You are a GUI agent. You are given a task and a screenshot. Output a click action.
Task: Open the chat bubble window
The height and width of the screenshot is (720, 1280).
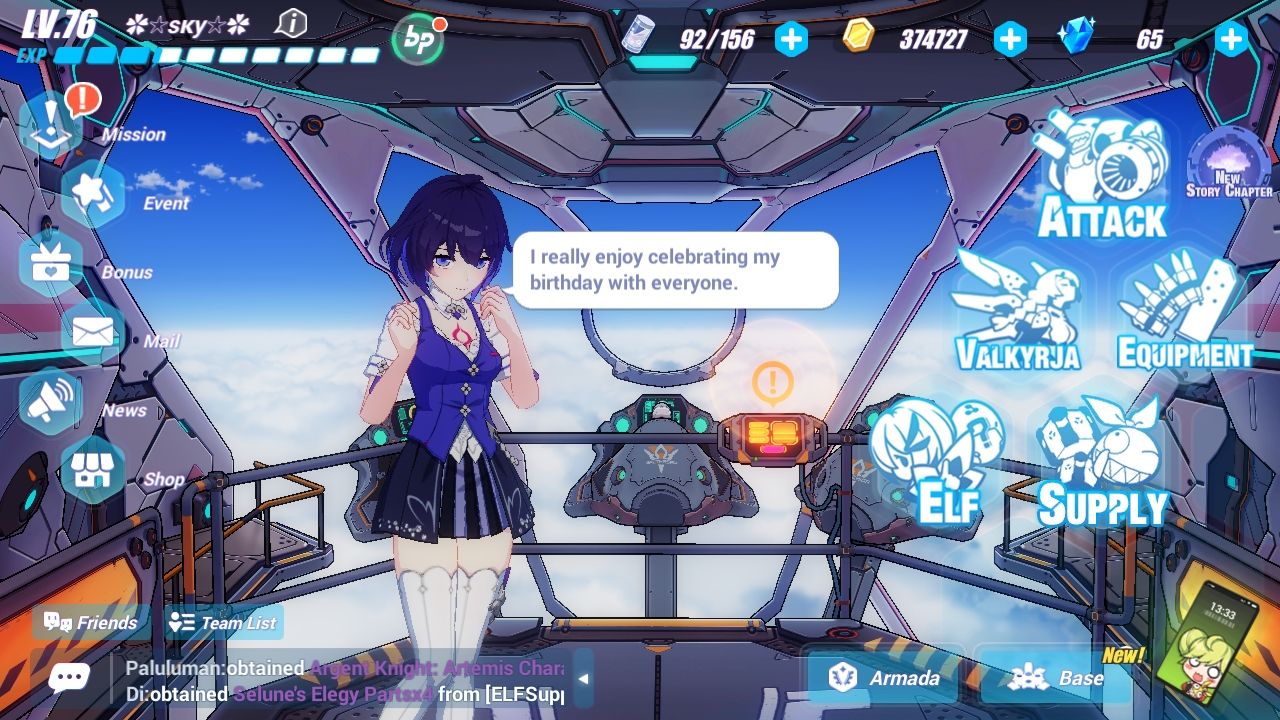pyautogui.click(x=68, y=678)
